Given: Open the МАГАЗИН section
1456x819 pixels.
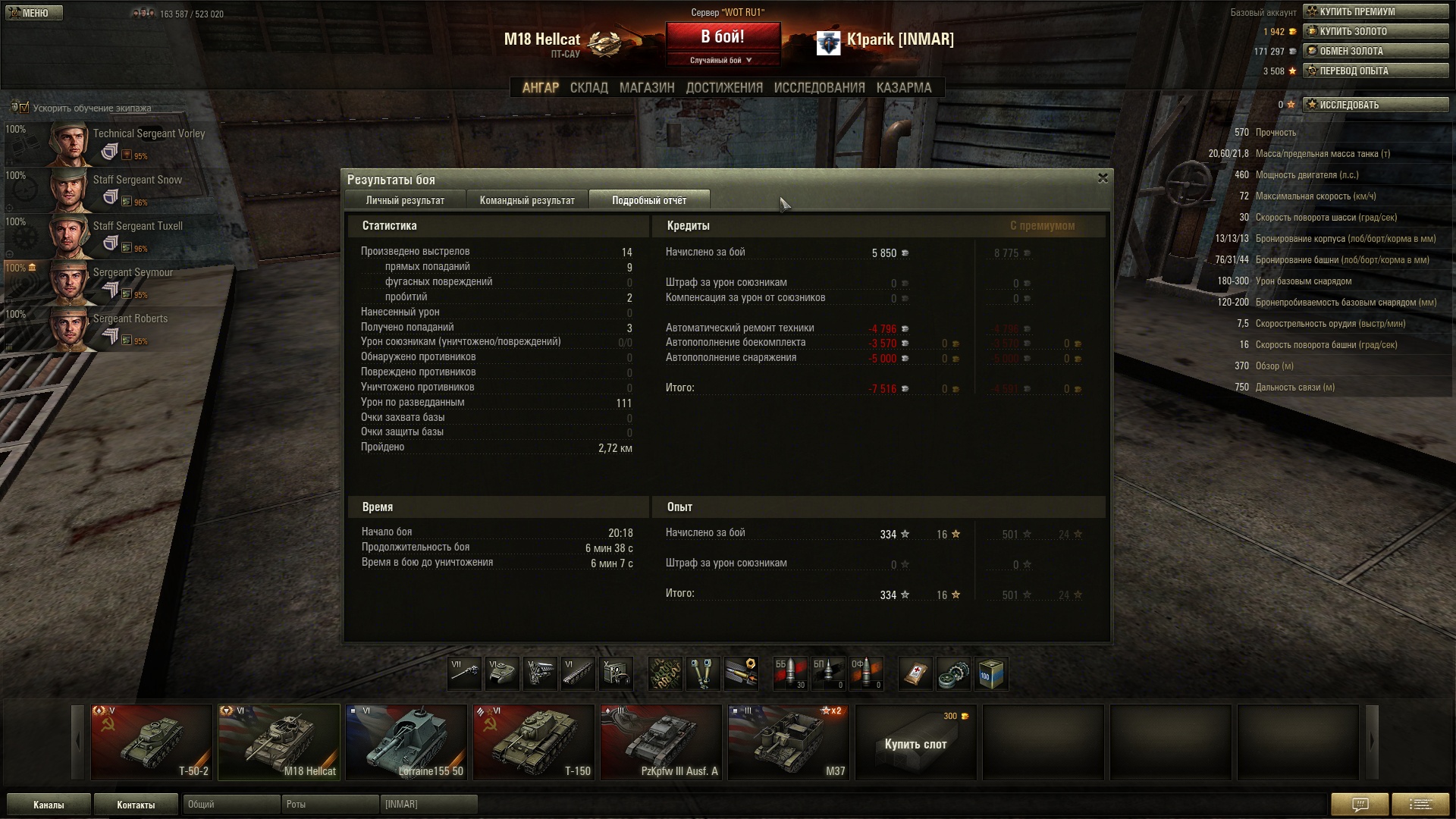Looking at the screenshot, I should coord(646,88).
